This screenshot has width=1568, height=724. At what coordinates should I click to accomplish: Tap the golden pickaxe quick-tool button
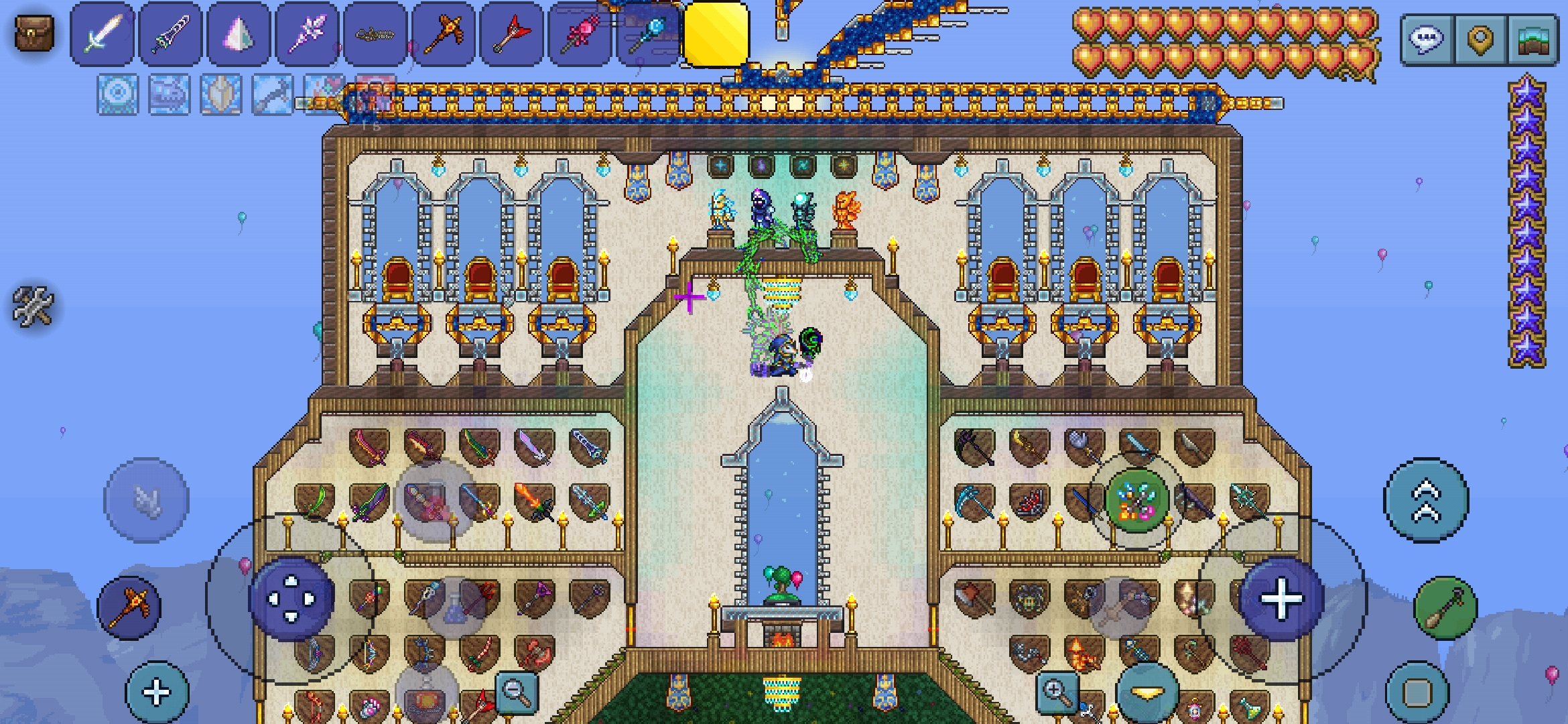click(x=129, y=607)
